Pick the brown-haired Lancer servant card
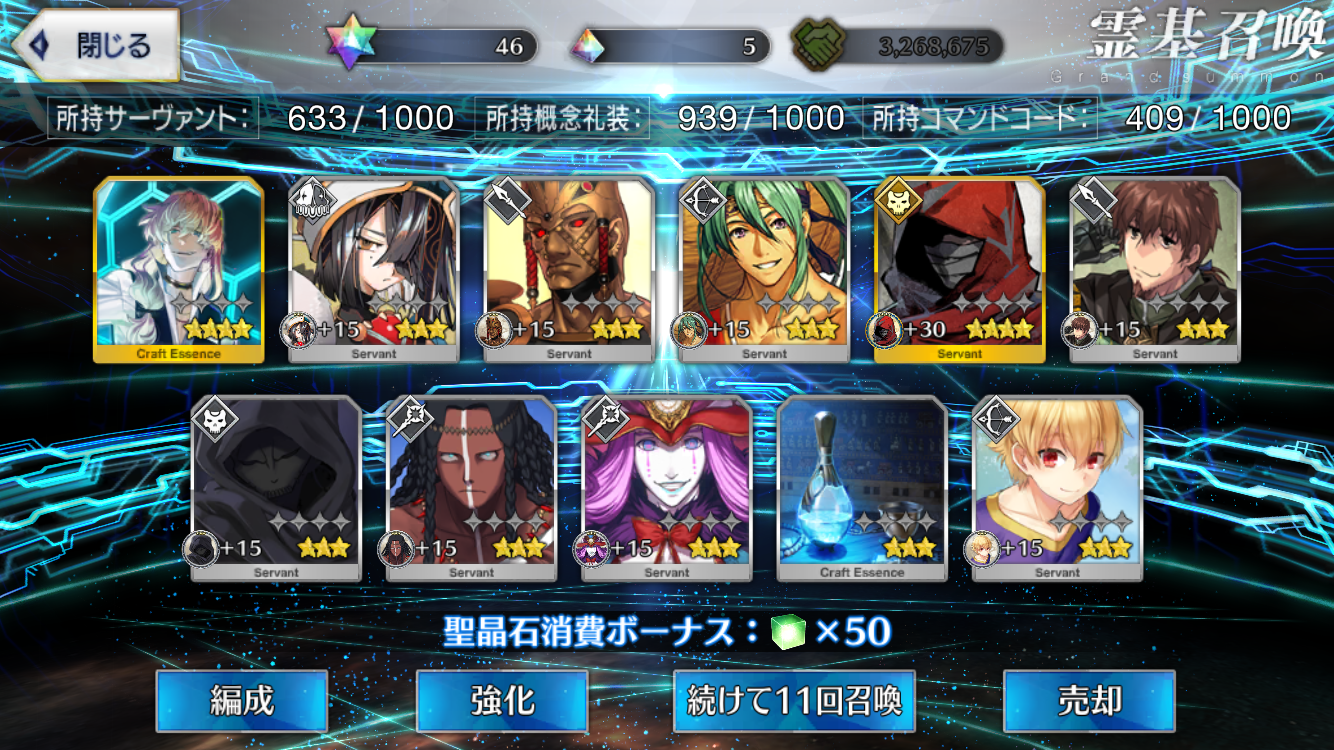Image resolution: width=1334 pixels, height=750 pixels. pyautogui.click(x=1155, y=269)
